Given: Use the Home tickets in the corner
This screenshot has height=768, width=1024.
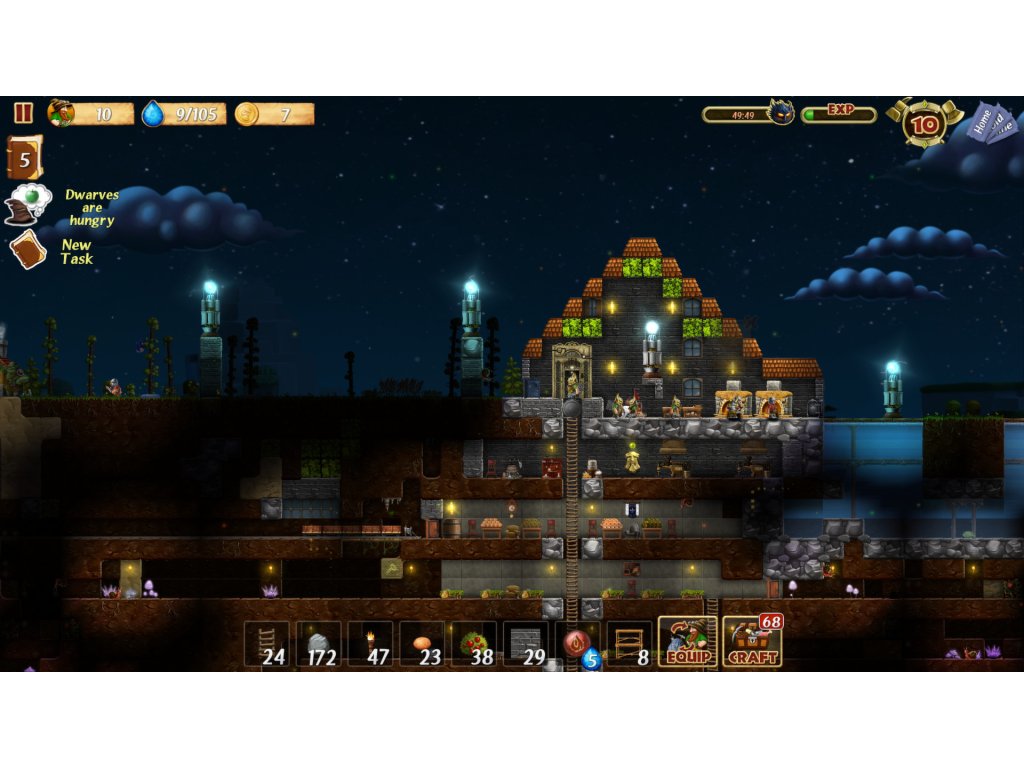Looking at the screenshot, I should pos(991,123).
